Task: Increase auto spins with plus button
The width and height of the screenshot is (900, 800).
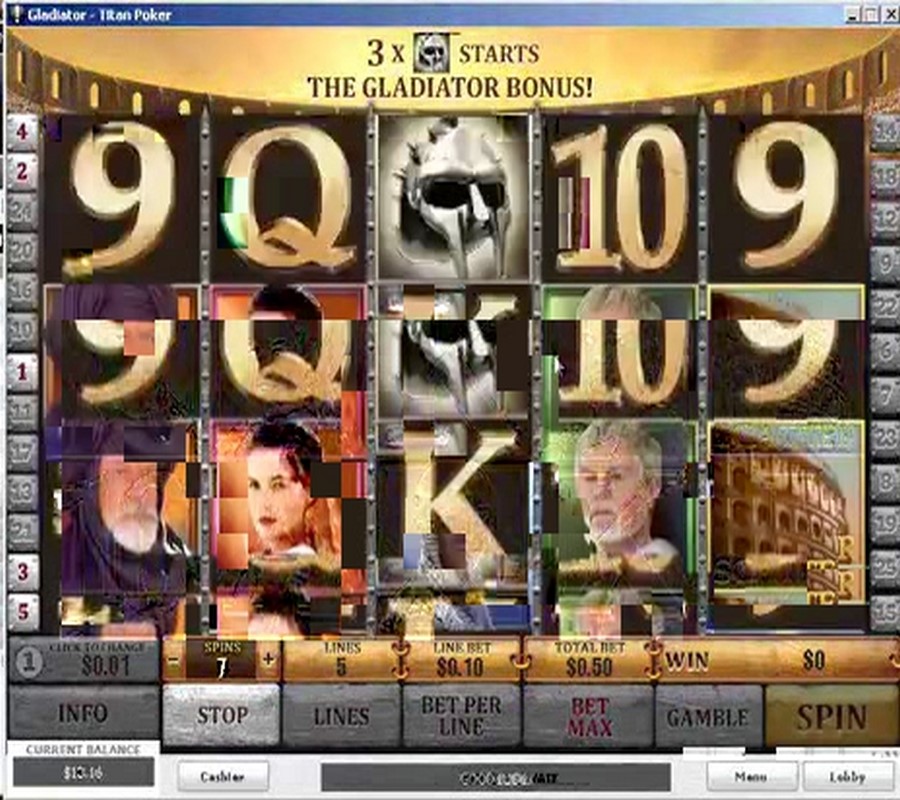Action: 268,660
